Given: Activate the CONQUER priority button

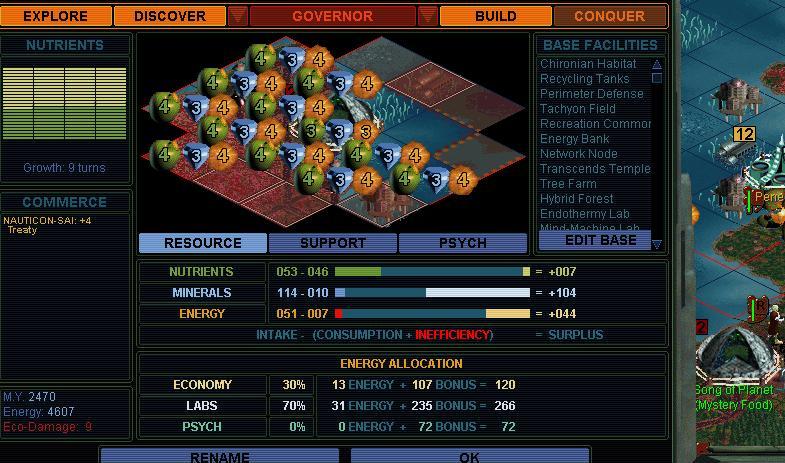Looking at the screenshot, I should click(609, 16).
